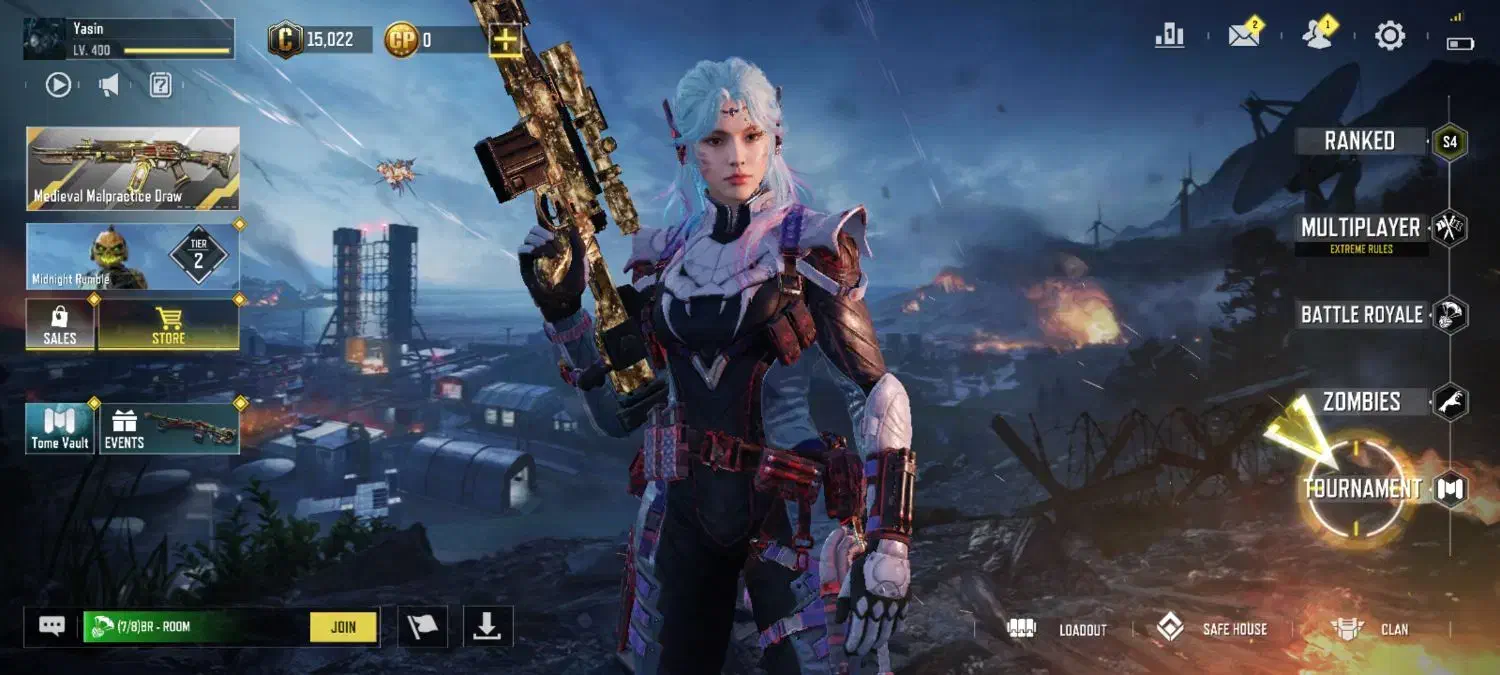
Task: Enter the Zombies mode
Action: [1362, 402]
